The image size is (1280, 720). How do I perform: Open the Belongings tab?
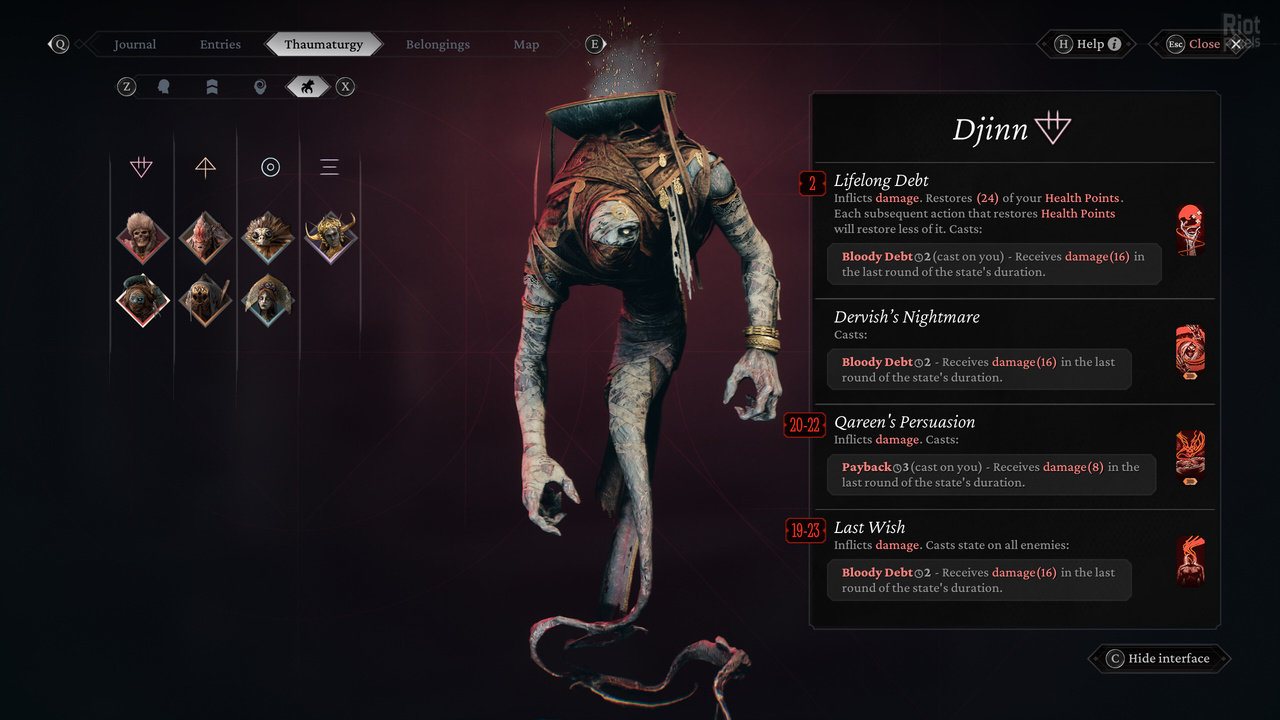tap(437, 44)
